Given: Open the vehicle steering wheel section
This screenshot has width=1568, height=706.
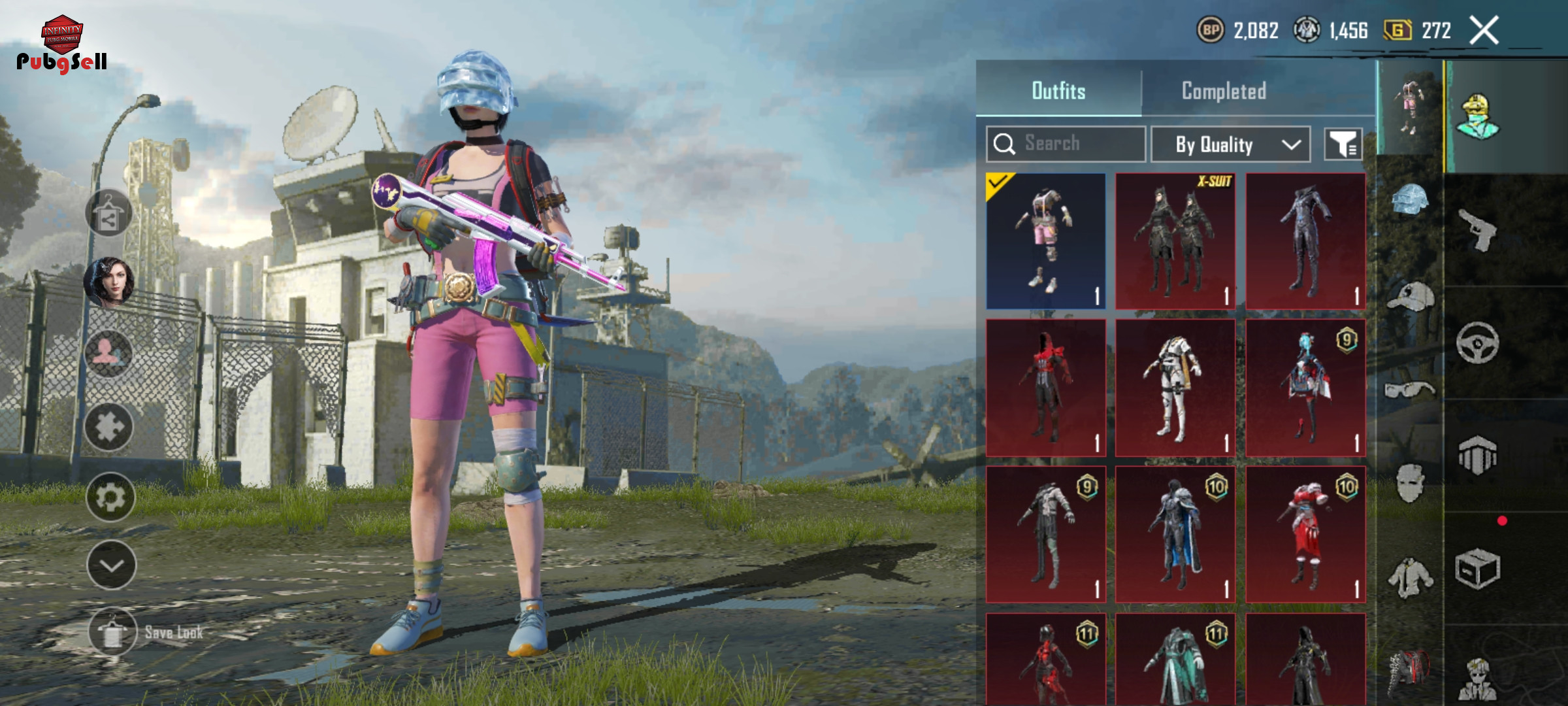Looking at the screenshot, I should point(1478,343).
